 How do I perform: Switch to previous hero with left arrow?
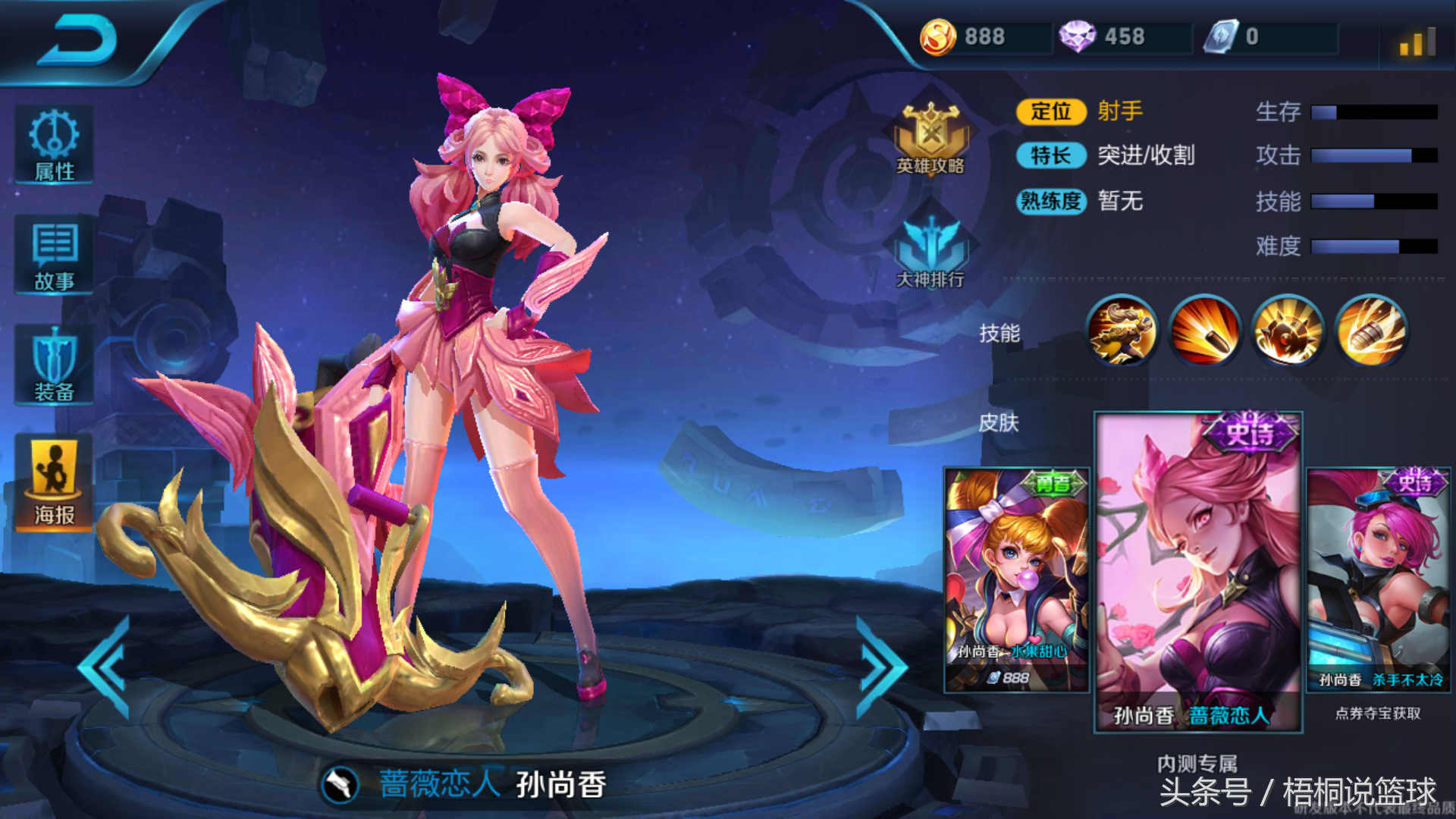click(106, 667)
